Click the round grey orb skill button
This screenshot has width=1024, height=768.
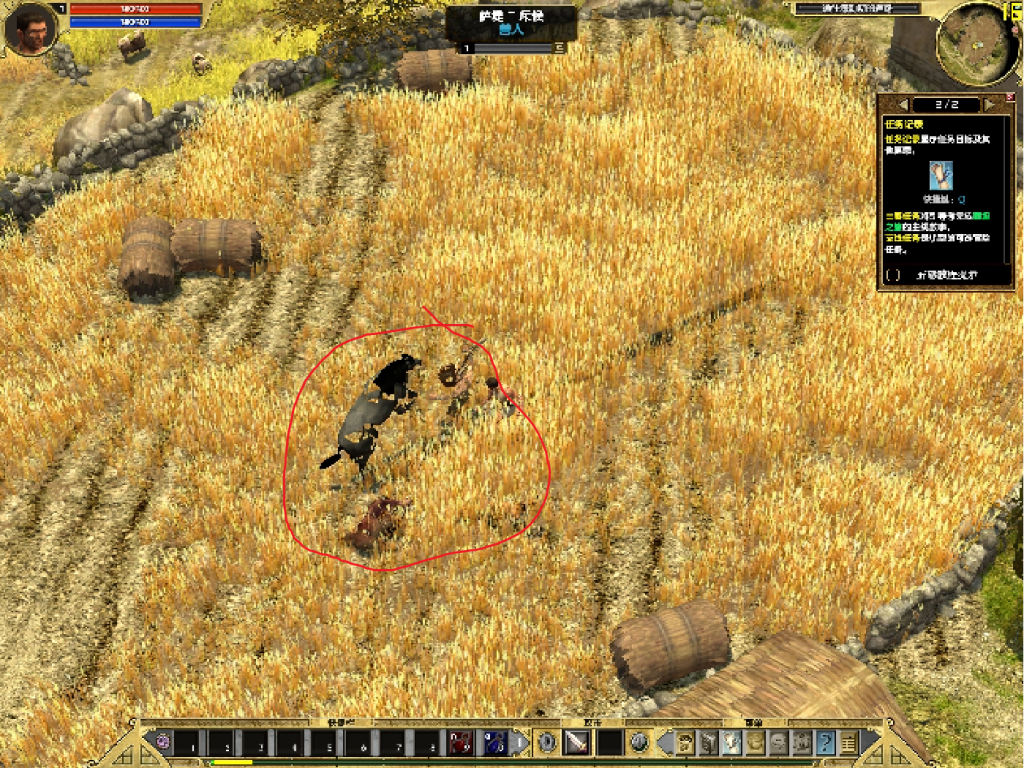pos(640,743)
